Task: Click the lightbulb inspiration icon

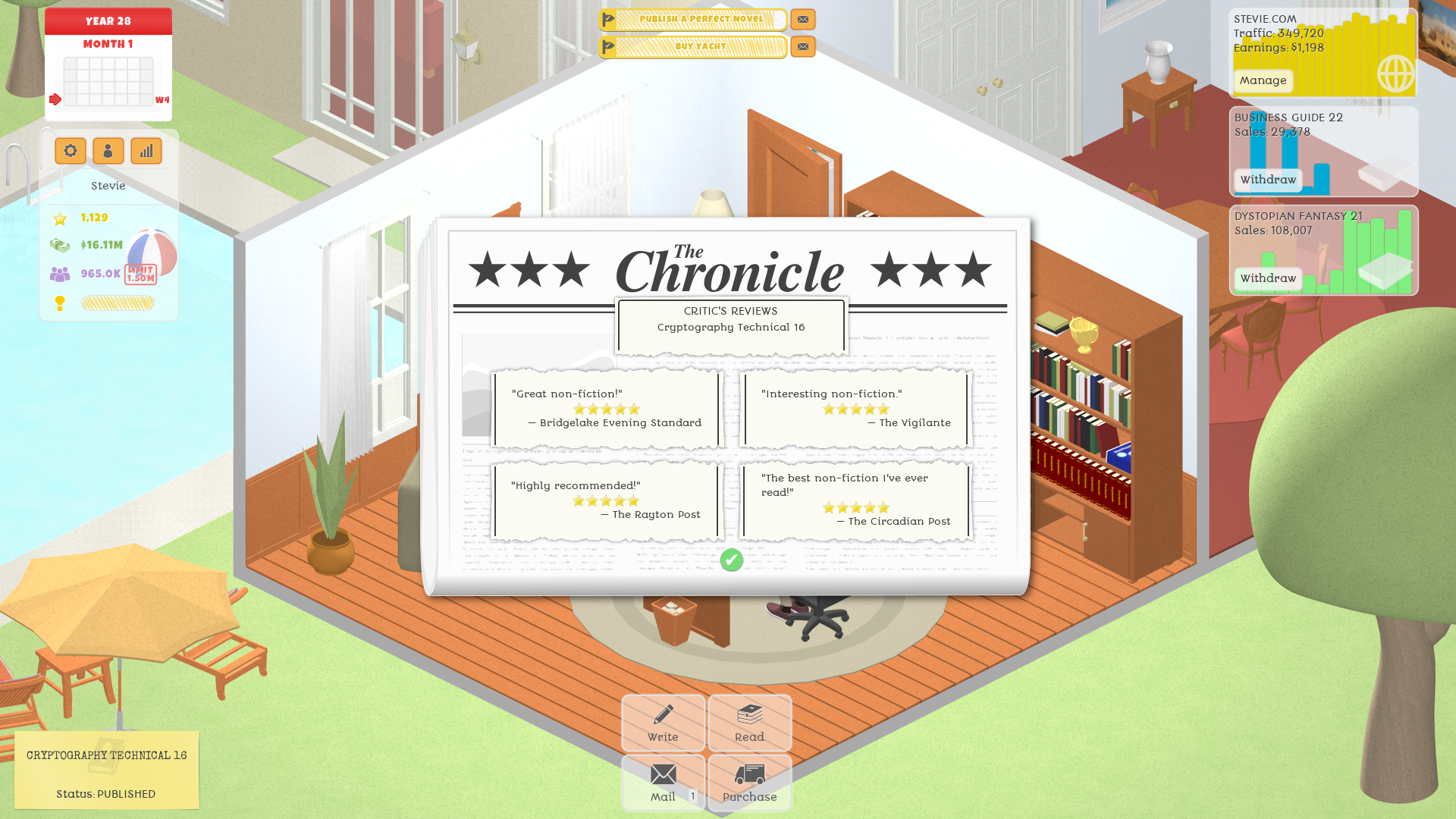Action: pos(60,302)
